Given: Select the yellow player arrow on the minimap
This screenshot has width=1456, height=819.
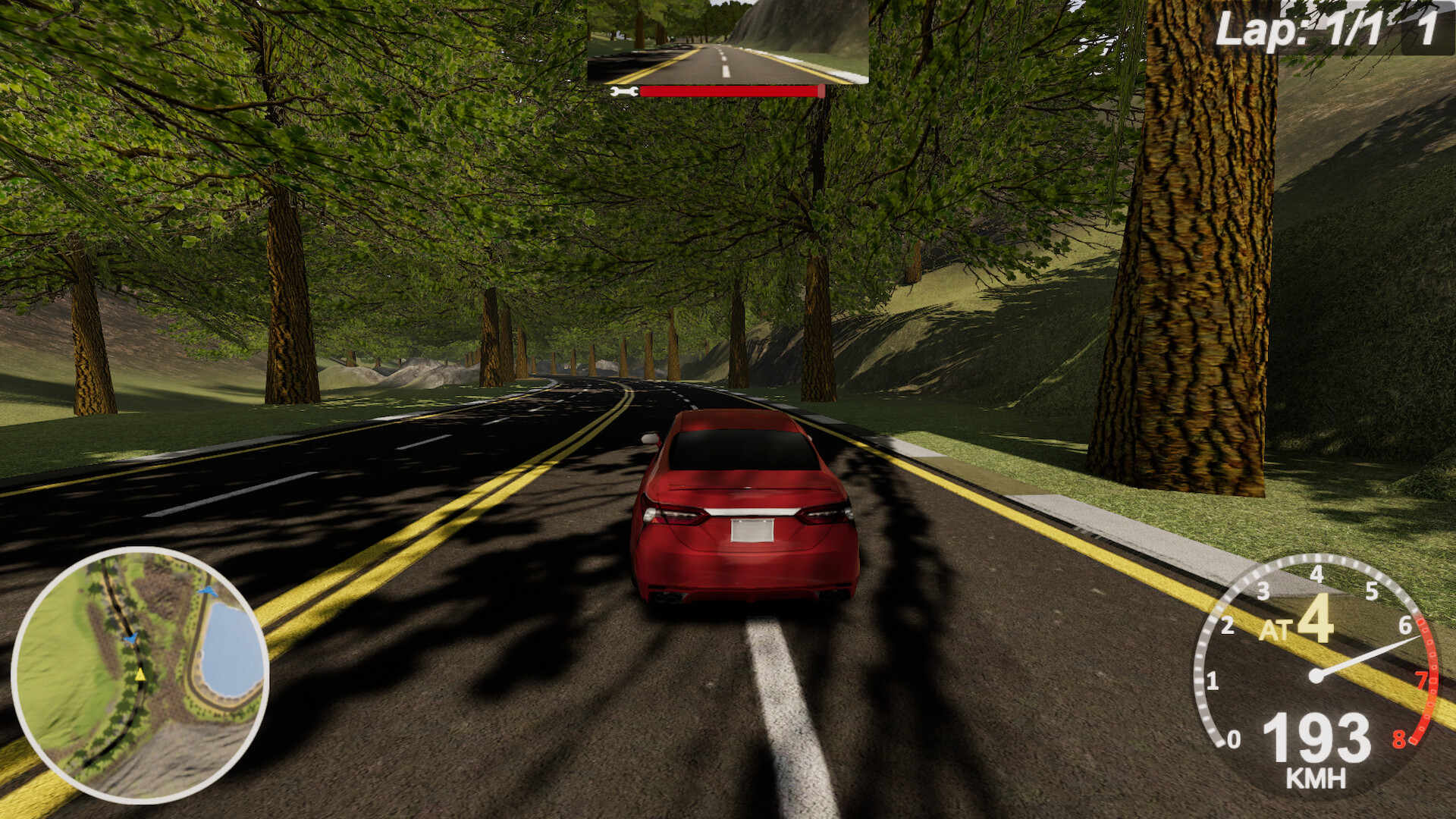Looking at the screenshot, I should pyautogui.click(x=141, y=675).
